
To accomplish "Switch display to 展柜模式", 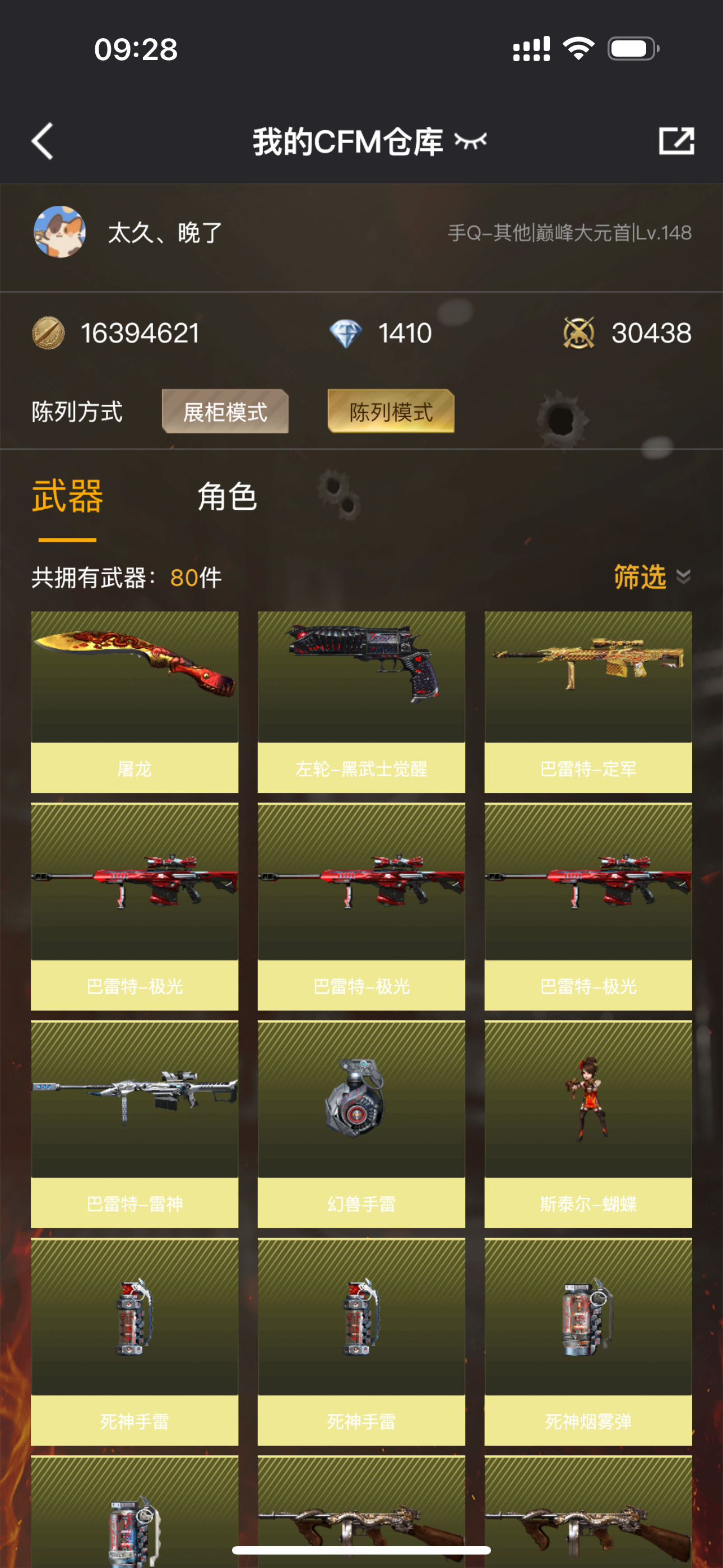I will [225, 412].
